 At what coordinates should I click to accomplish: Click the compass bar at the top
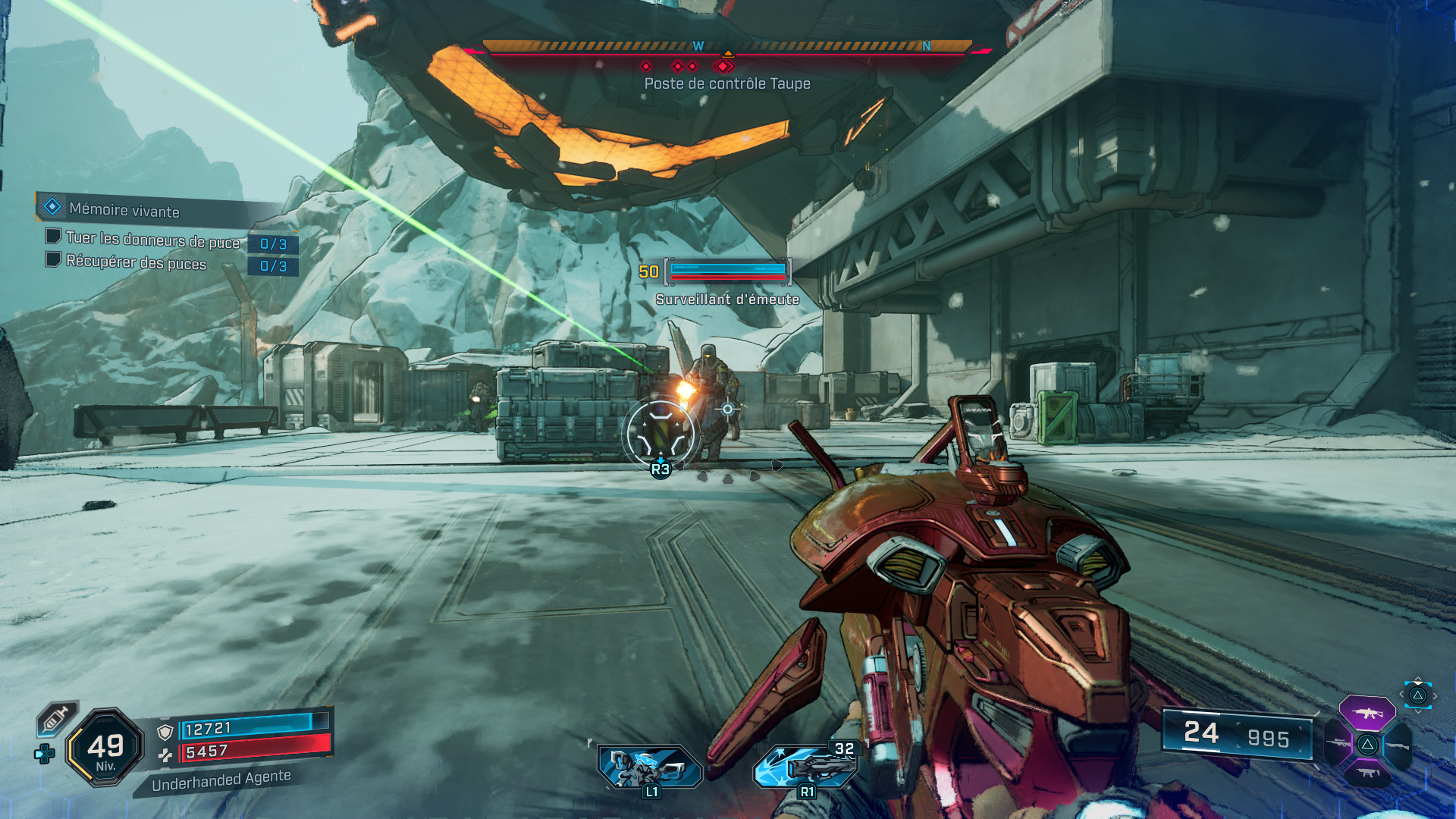726,48
